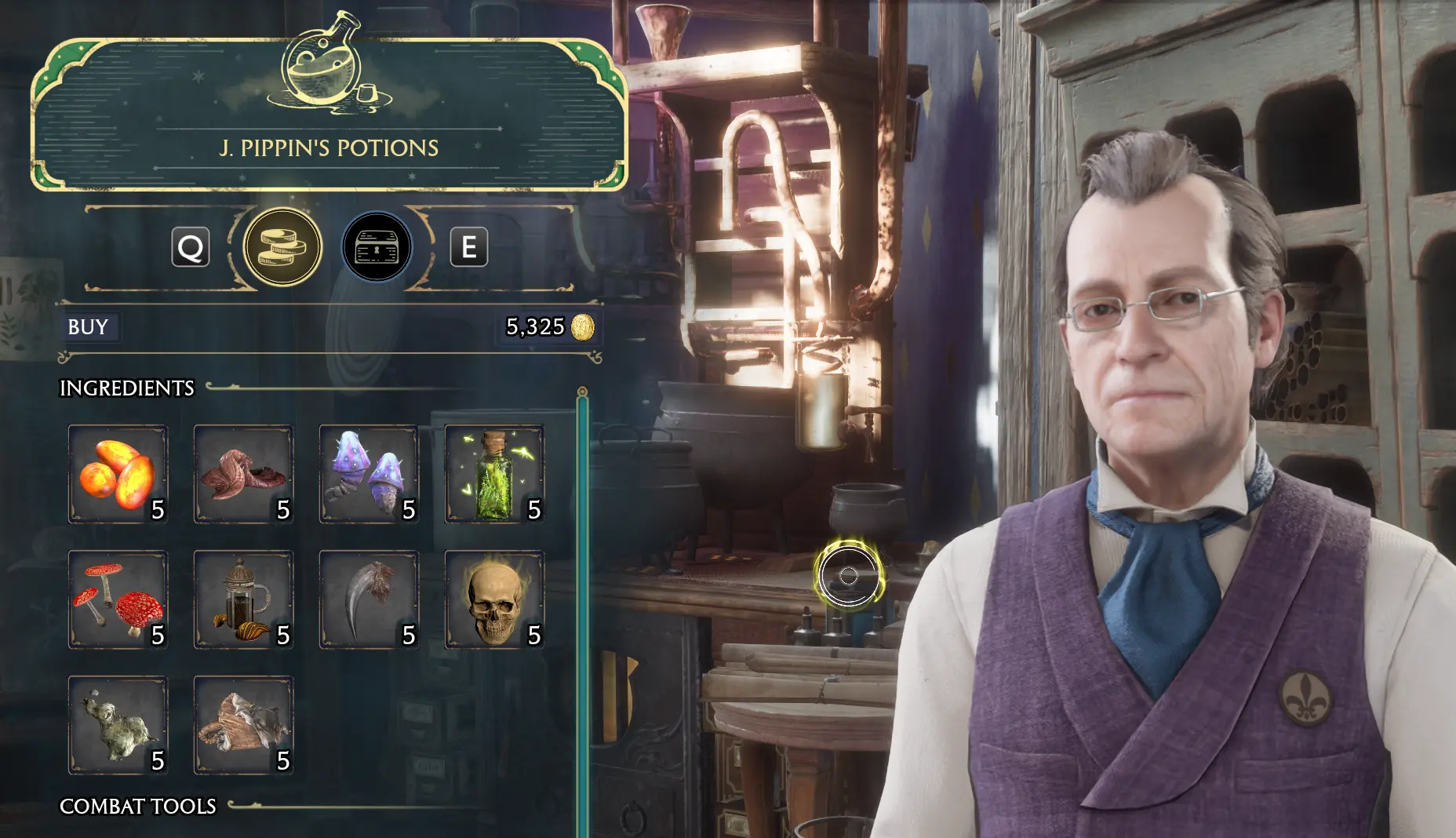This screenshot has height=838, width=1456.
Task: Choose the reddish-brown dittany leaves slot
Action: (243, 474)
